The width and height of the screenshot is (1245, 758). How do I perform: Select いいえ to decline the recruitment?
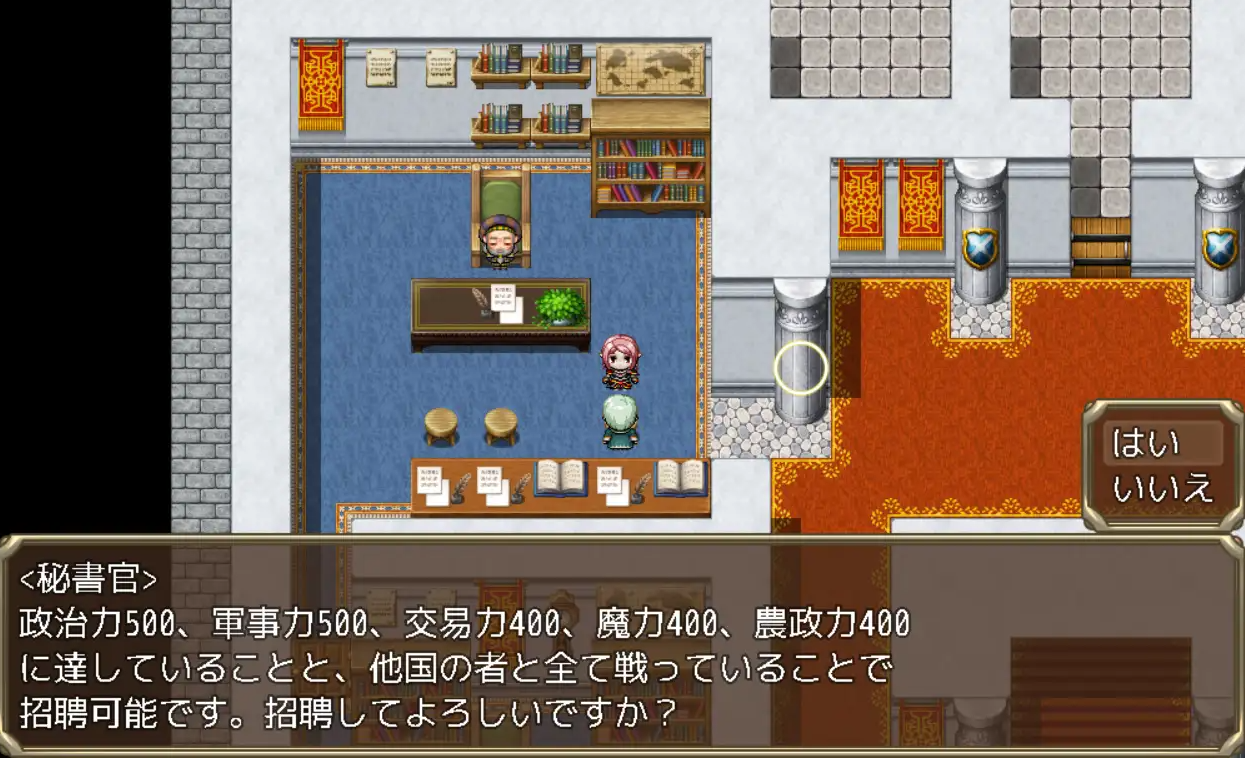1162,488
